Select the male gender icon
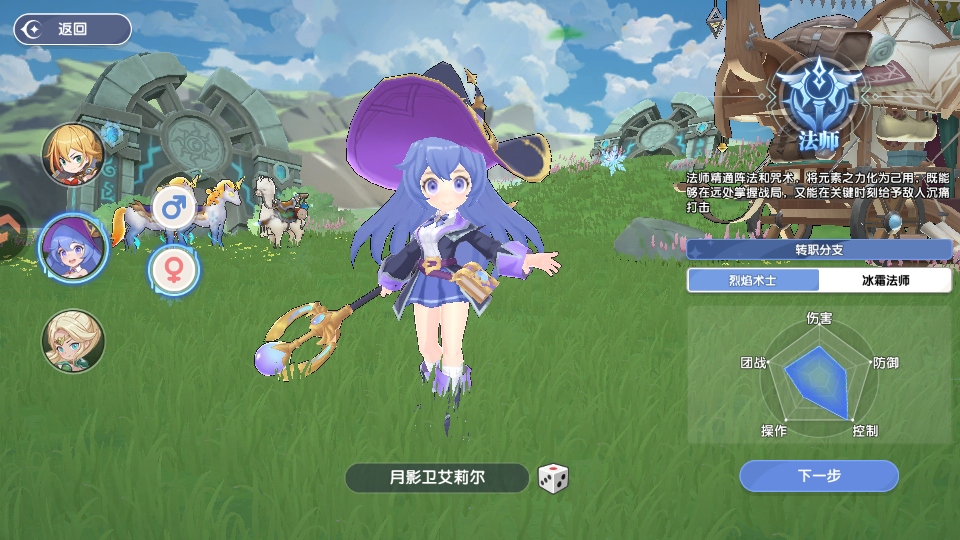The height and width of the screenshot is (540, 960). coord(174,209)
